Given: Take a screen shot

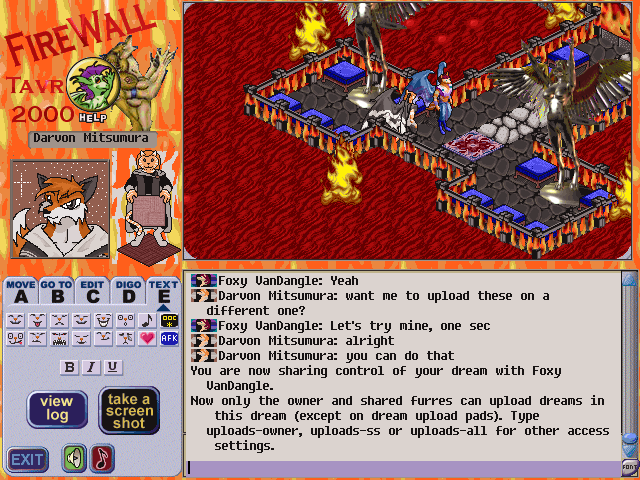Looking at the screenshot, I should pyautogui.click(x=129, y=410).
